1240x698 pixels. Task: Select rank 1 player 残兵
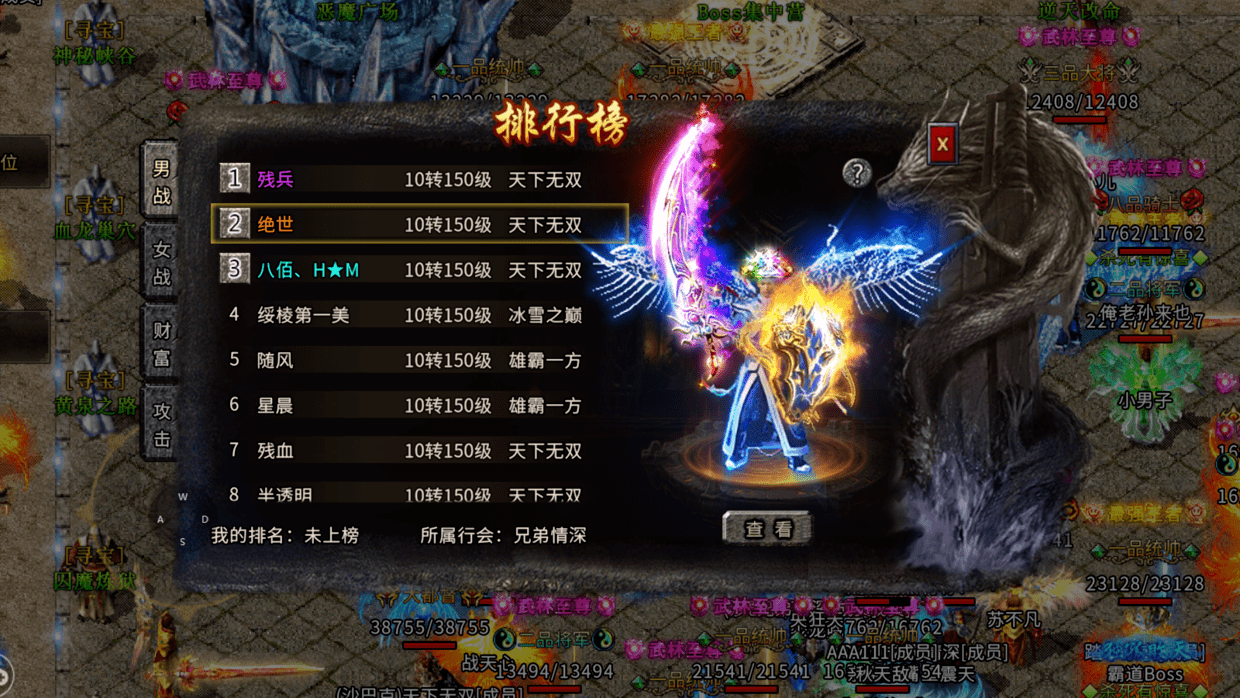[x=420, y=180]
